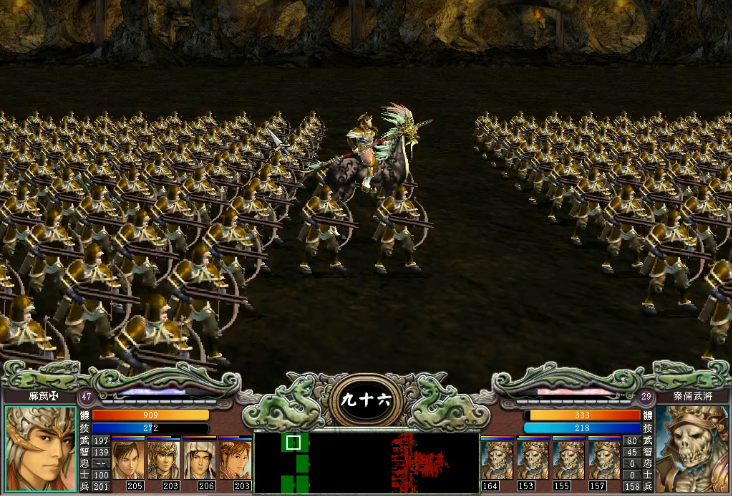
Task: Select the player general's large portrait
Action: pyautogui.click(x=40, y=449)
